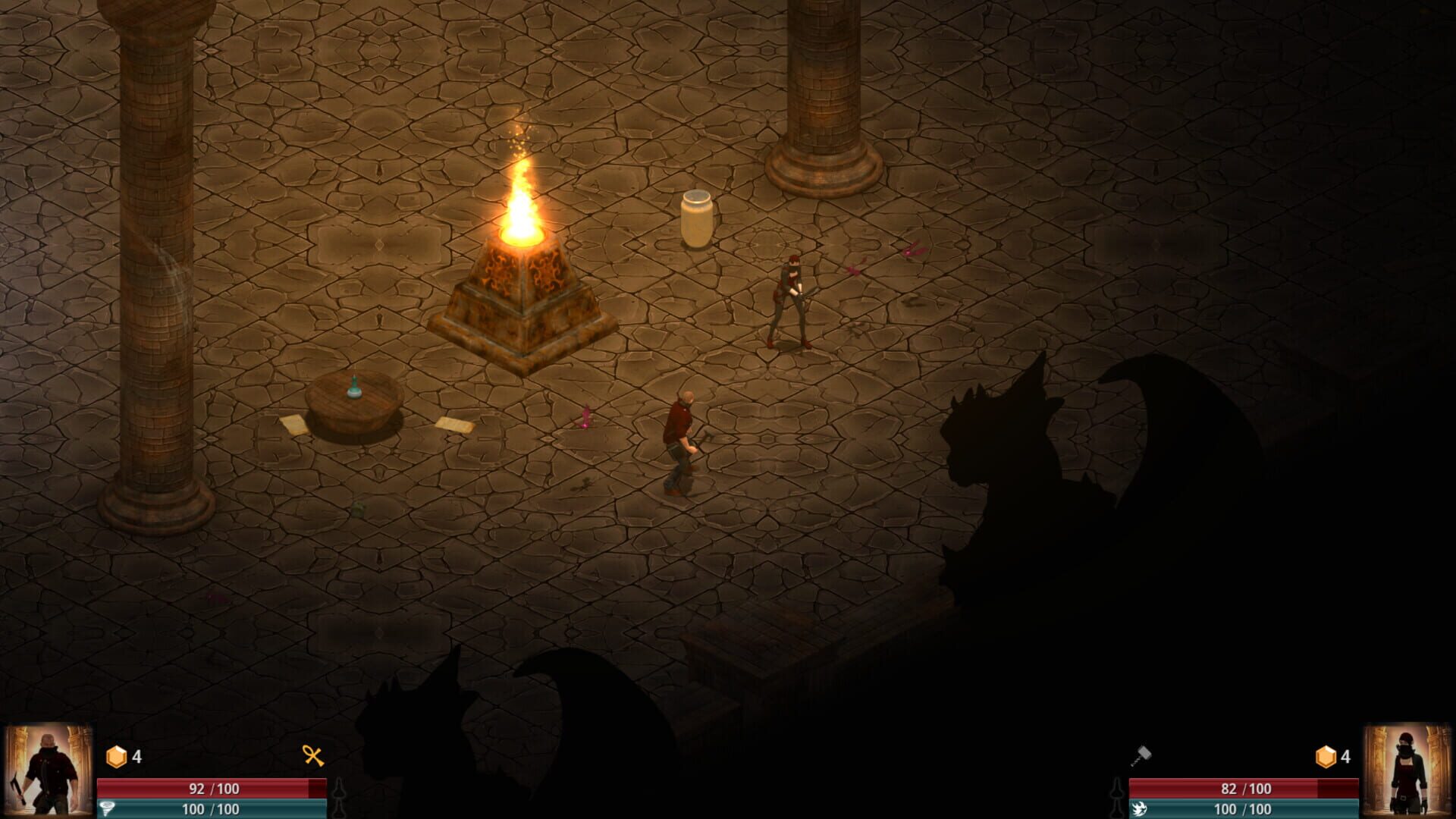Expand the round table with the bowl
Viewport: 1456px width, 819px height.
click(353, 413)
